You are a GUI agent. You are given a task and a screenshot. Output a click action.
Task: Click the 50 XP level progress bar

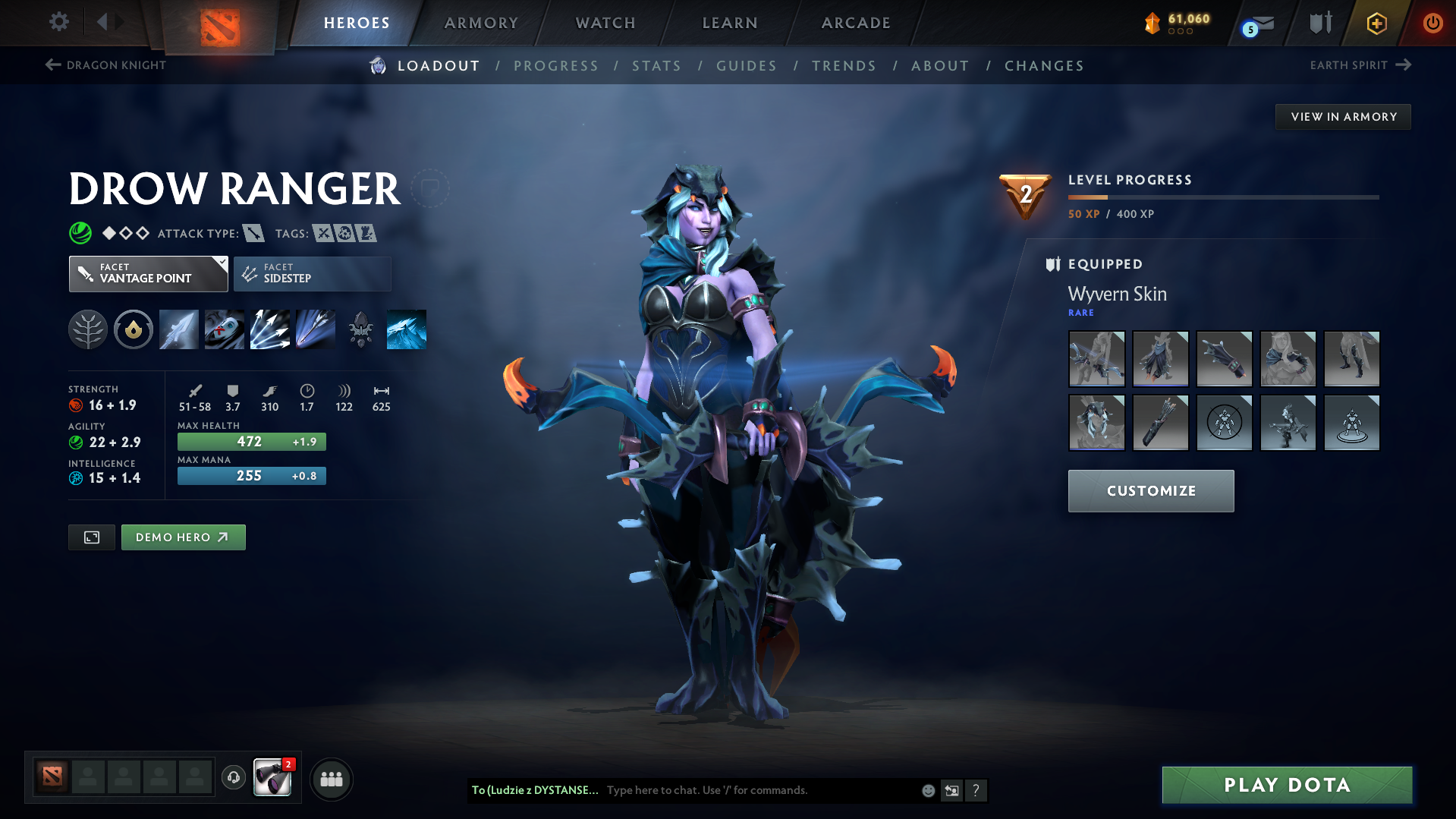pos(1223,197)
